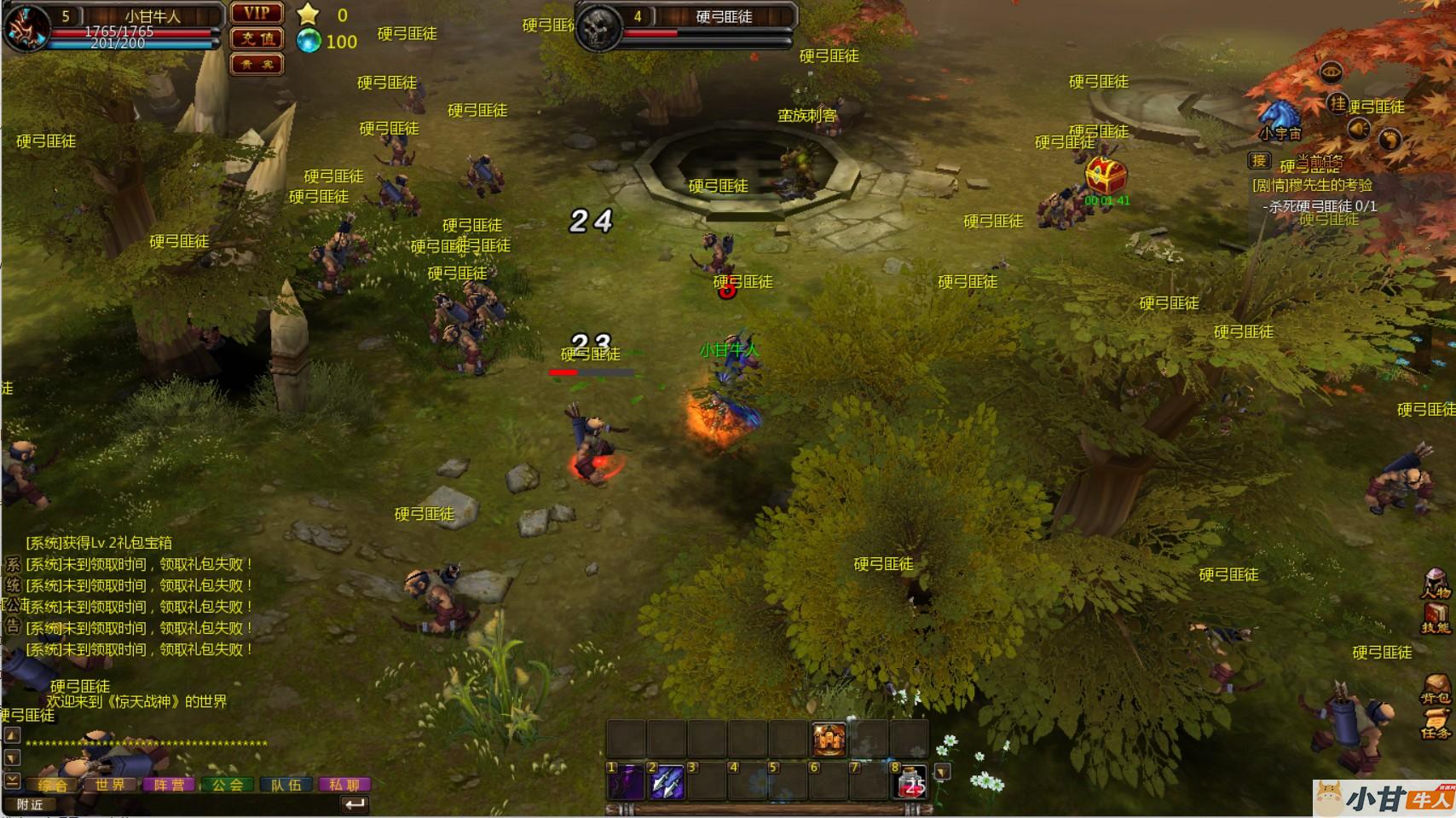Toggle the eye visibility icon
The height and width of the screenshot is (818, 1456).
(1330, 72)
